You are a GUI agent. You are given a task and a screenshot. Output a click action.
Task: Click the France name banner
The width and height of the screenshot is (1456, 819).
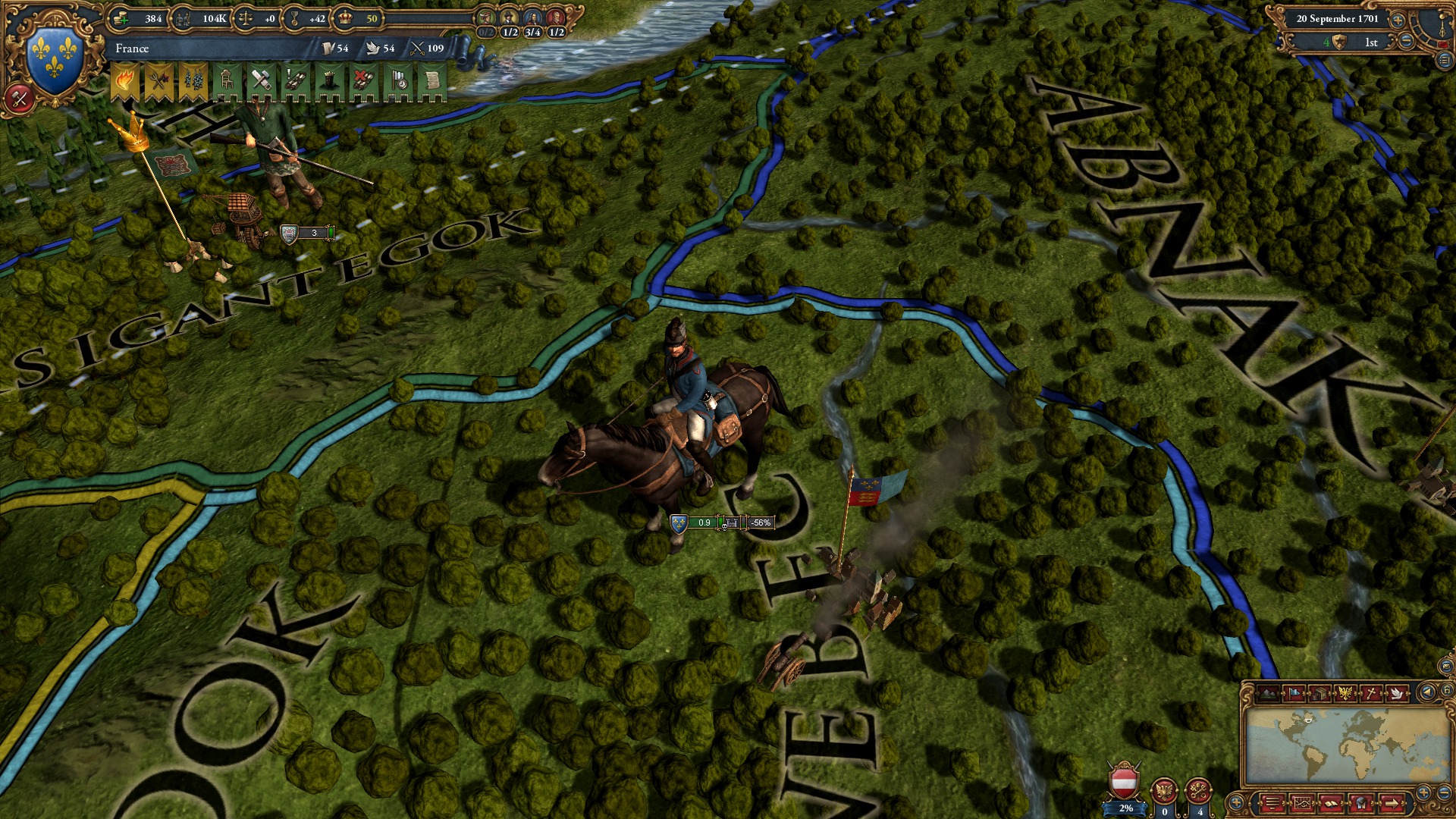(190, 49)
